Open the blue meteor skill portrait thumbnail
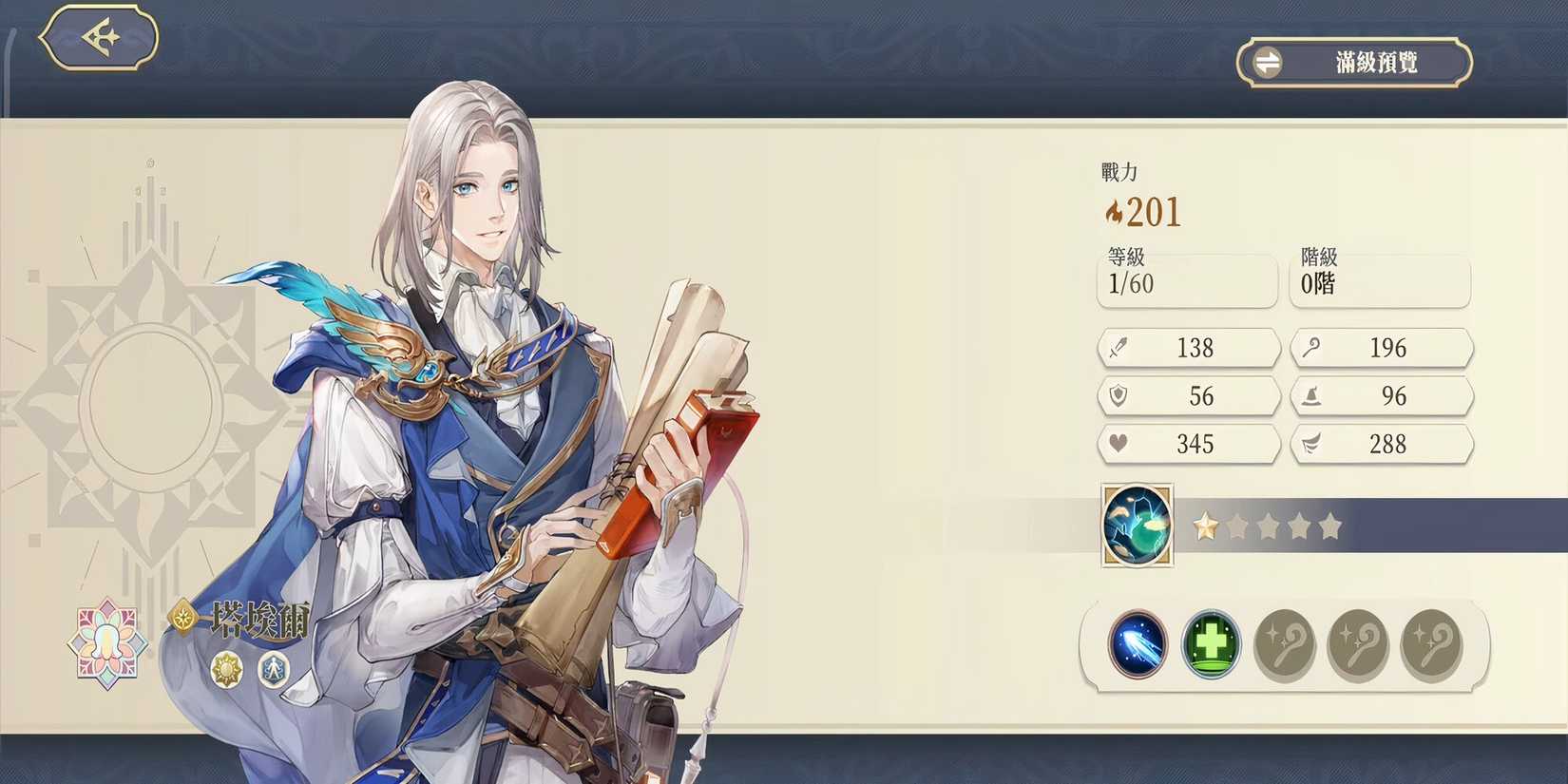 coord(1137,526)
